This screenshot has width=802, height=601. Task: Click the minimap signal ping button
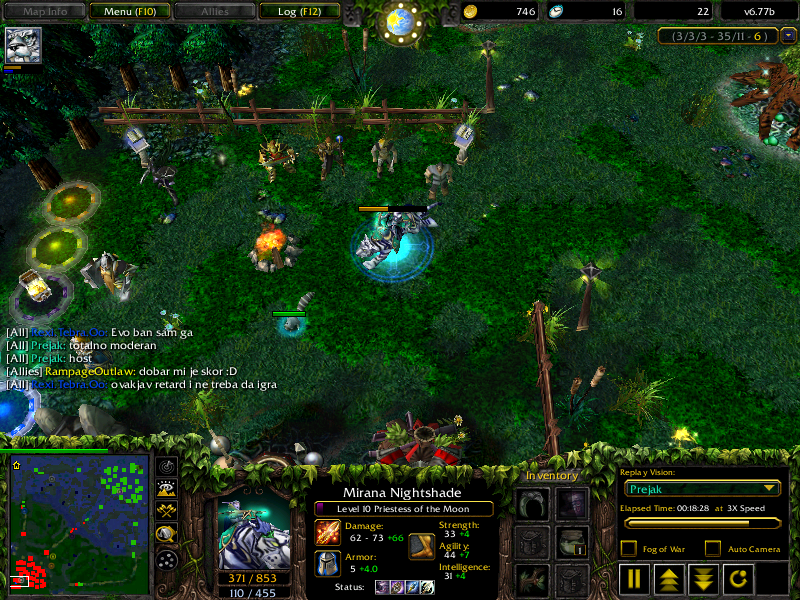167,465
